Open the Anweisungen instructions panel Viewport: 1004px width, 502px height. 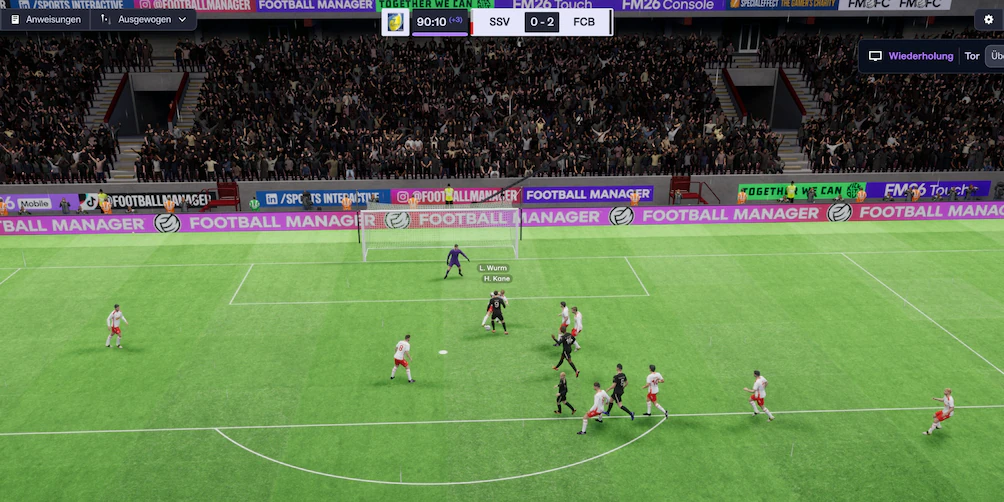click(46, 19)
